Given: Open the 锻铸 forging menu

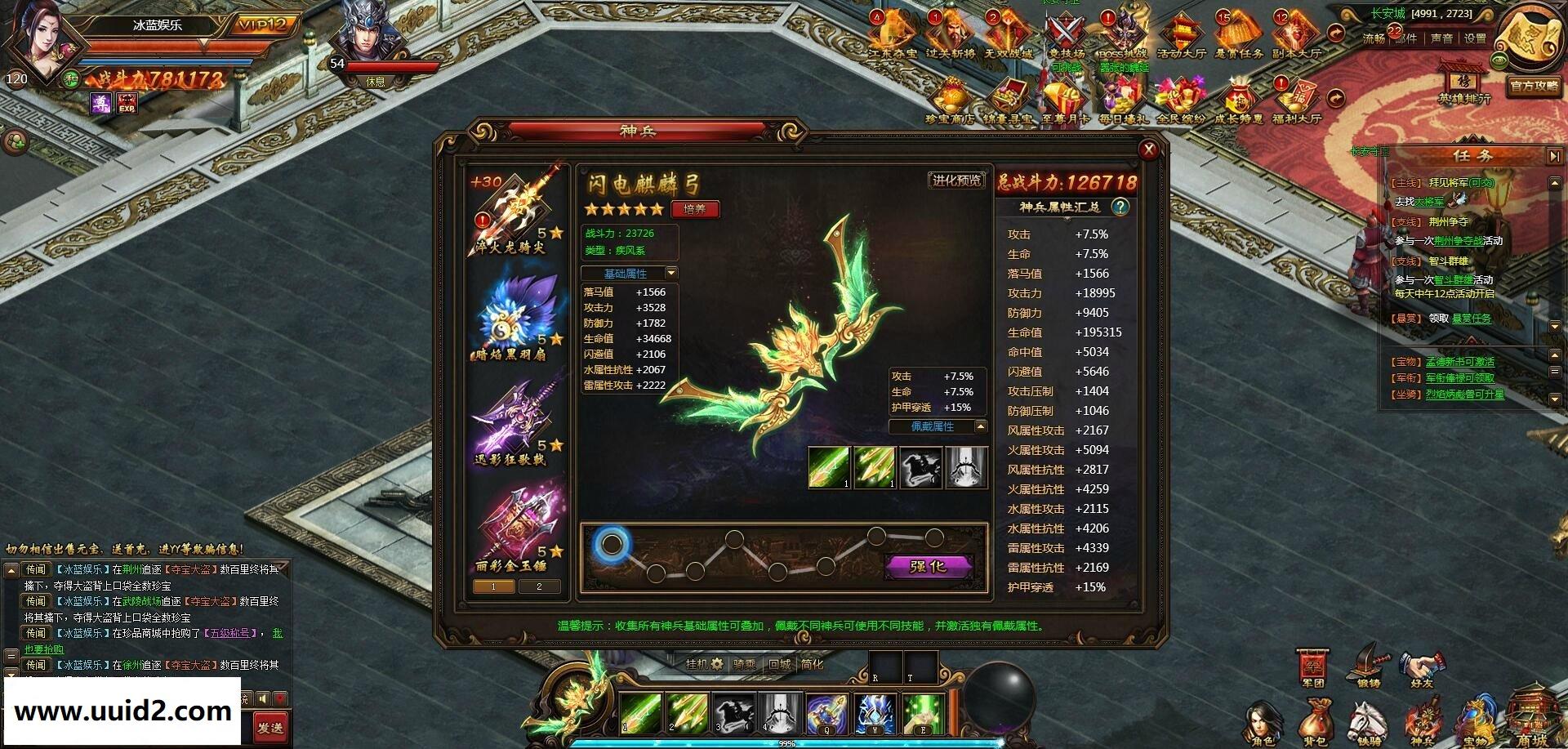Looking at the screenshot, I should click(x=1370, y=665).
